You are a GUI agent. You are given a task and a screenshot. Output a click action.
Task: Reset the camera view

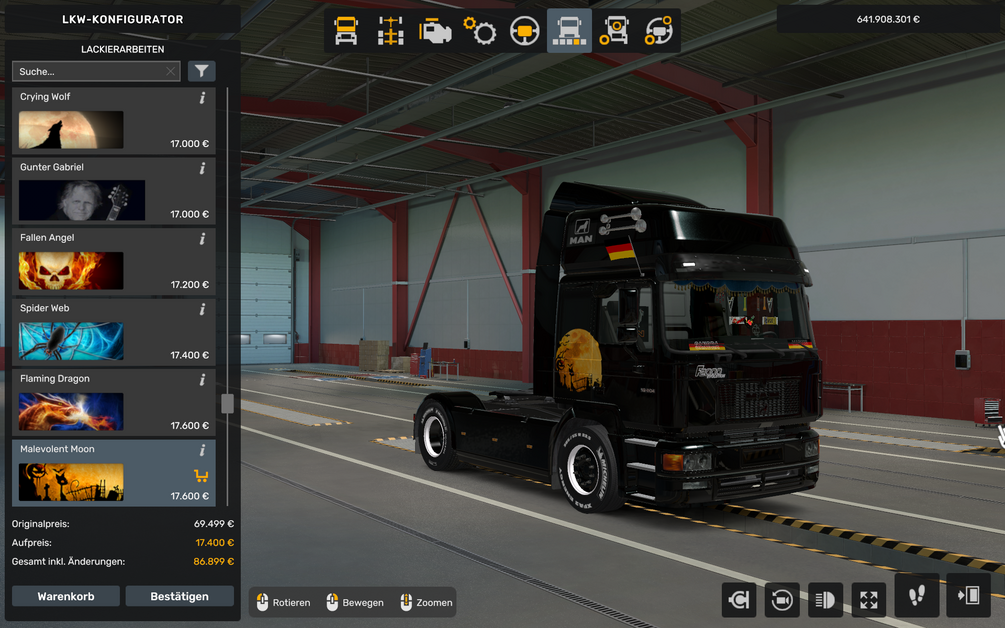(782, 599)
